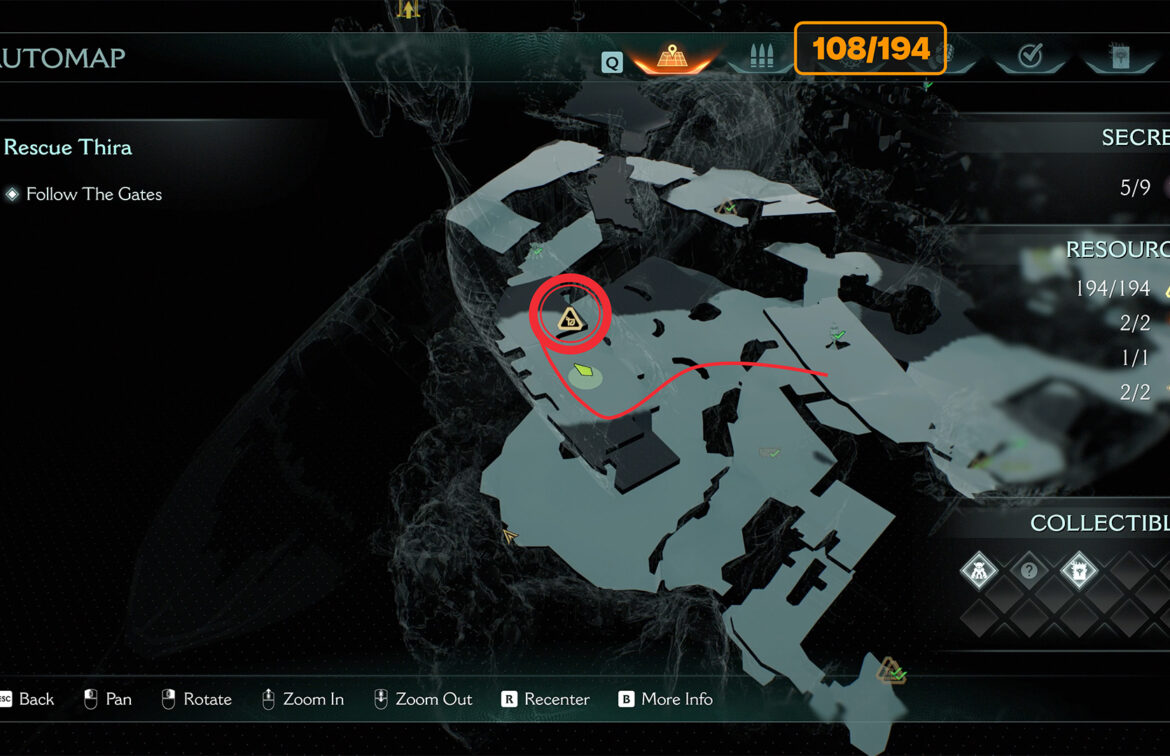
Task: Select the unknown question mark collectible
Action: click(x=1029, y=572)
